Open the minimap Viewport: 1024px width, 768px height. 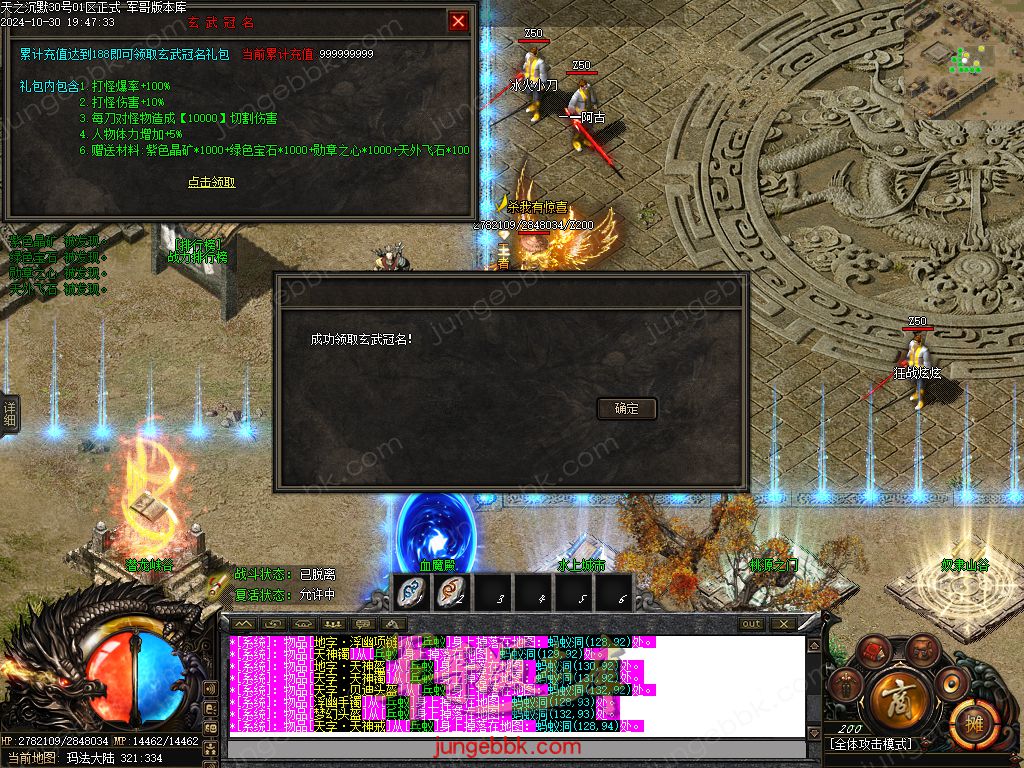964,60
